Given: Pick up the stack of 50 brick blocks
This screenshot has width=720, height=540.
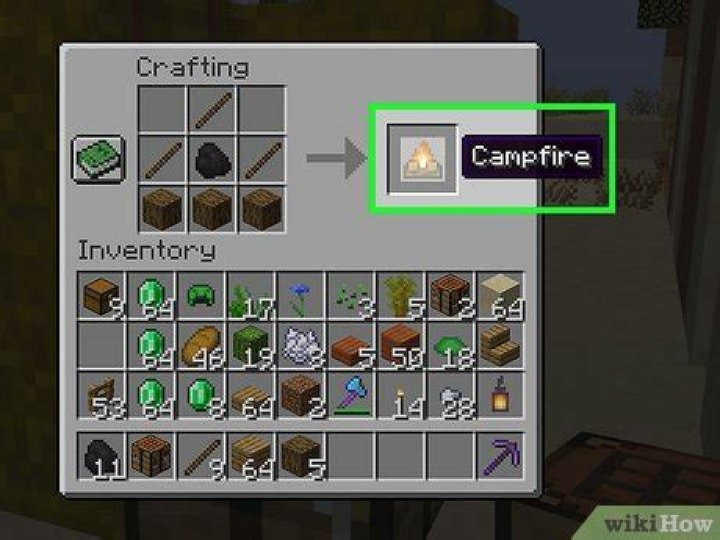Looking at the screenshot, I should point(400,344).
